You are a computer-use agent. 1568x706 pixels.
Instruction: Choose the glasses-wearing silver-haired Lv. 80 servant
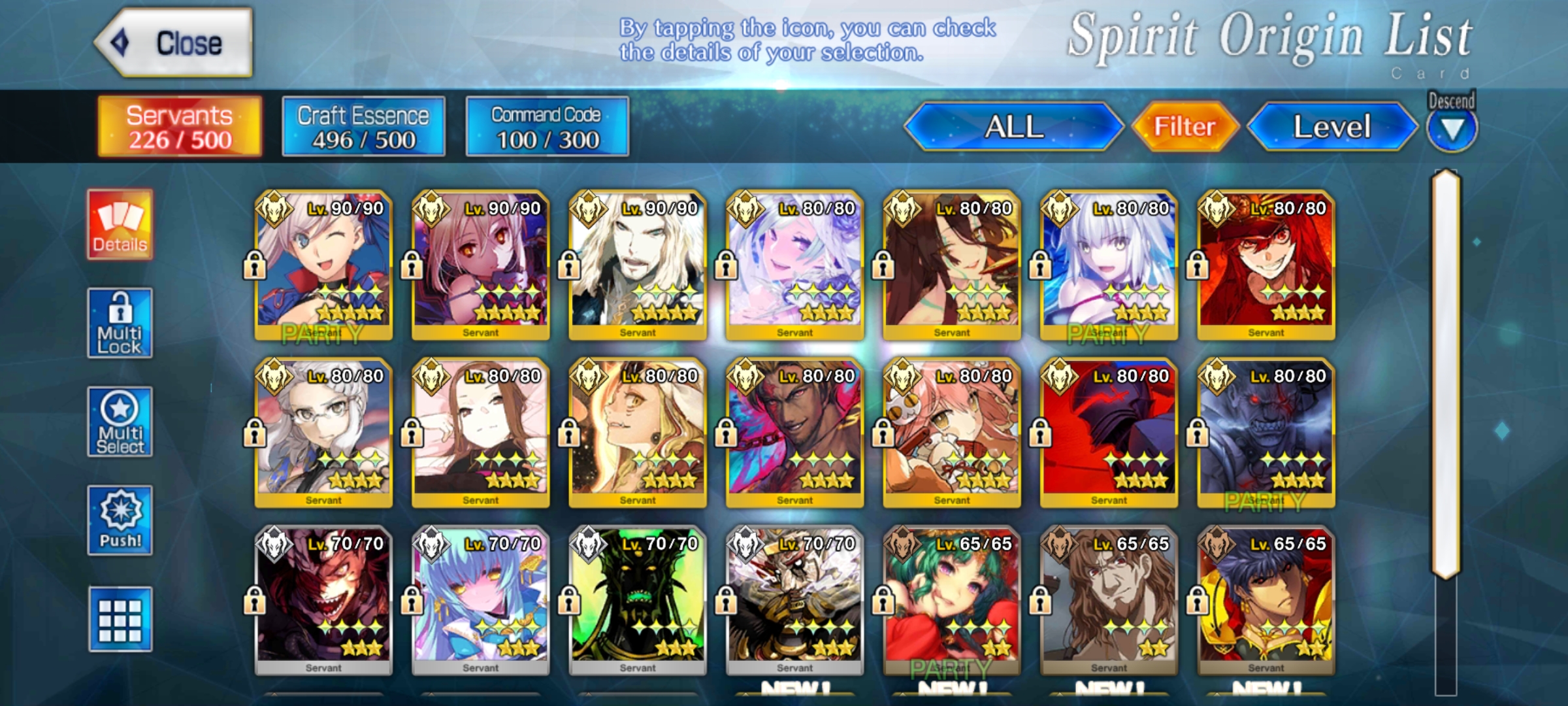324,433
